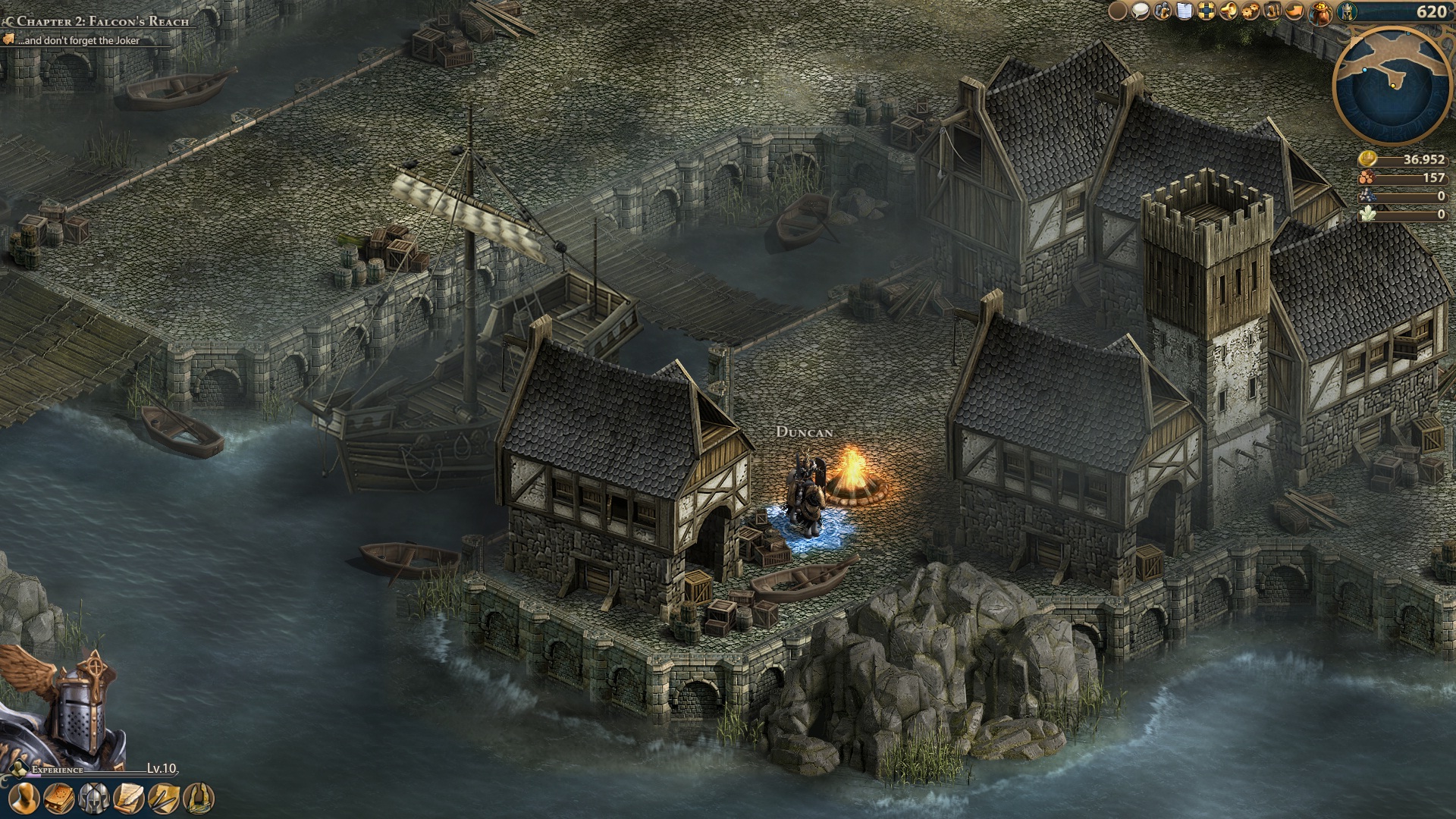Open the notes journal icon

(x=1185, y=11)
